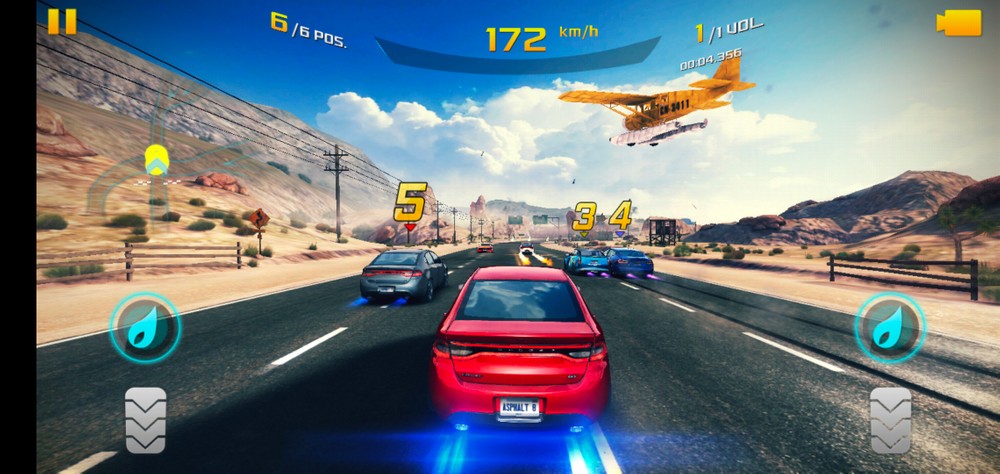Viewport: 1000px width, 474px height.
Task: Tap the left brake pedal button
Action: (x=145, y=420)
